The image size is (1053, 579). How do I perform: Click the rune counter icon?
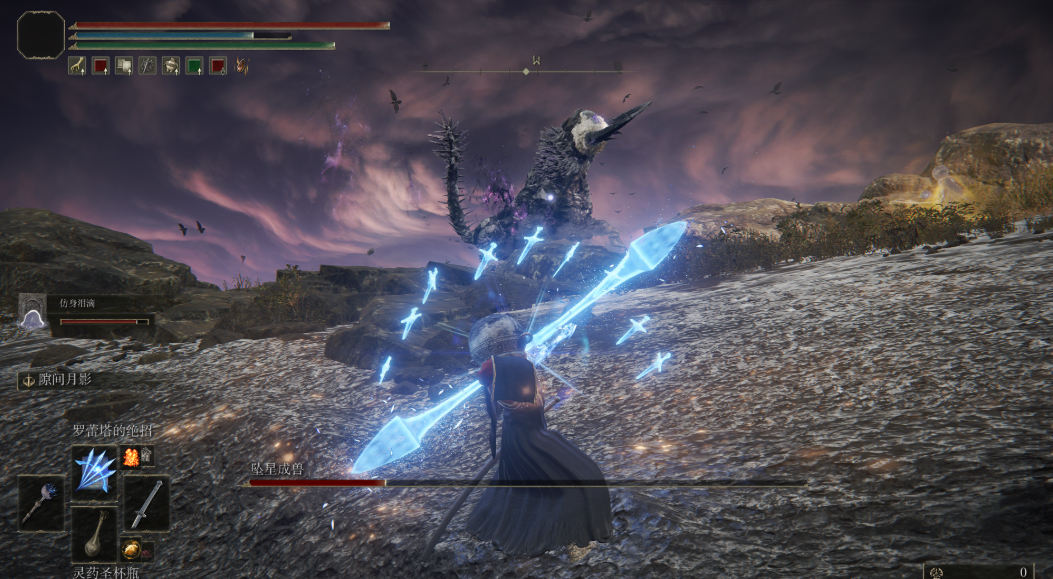[x=936, y=572]
